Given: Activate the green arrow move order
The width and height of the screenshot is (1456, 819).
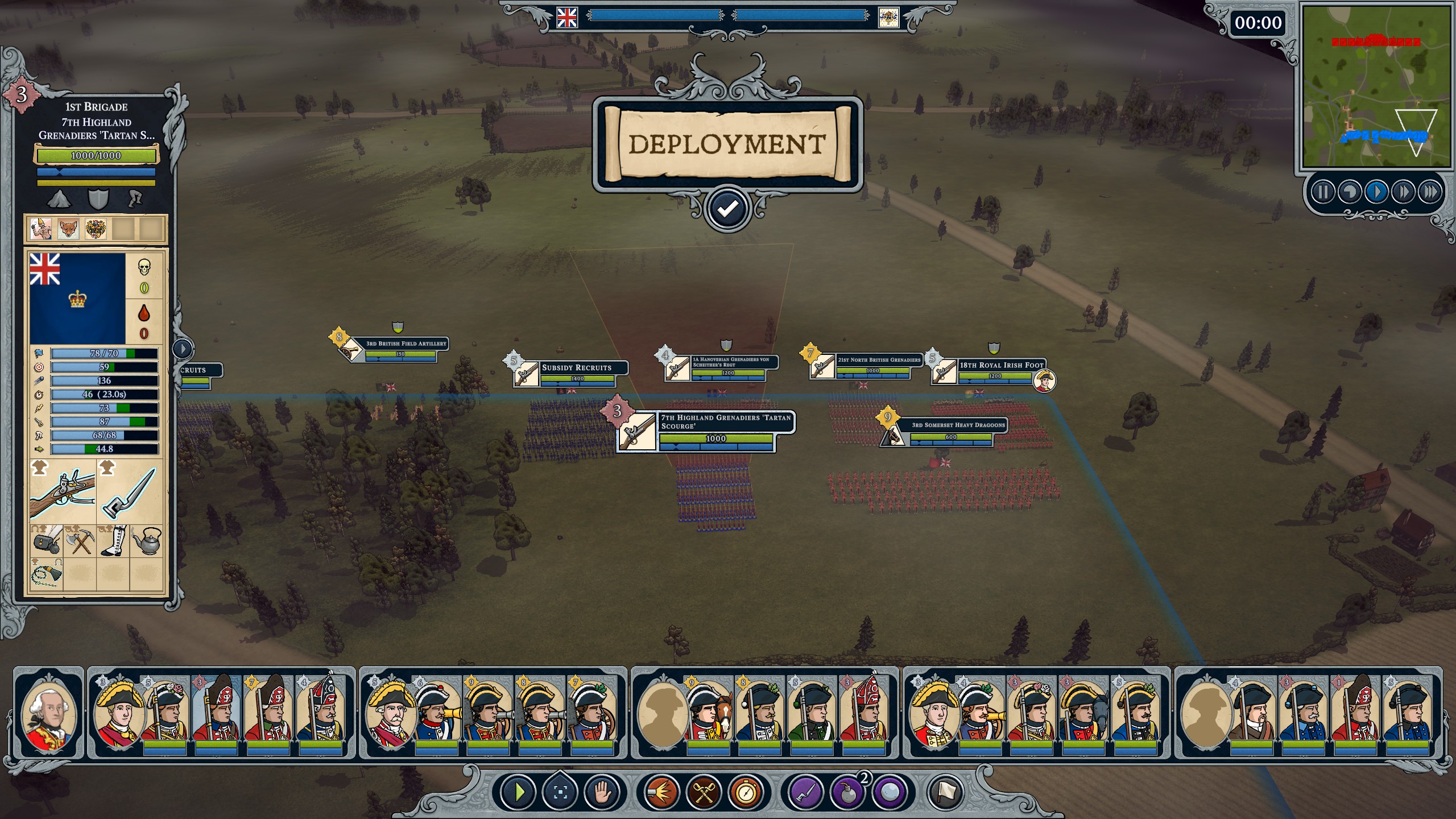Looking at the screenshot, I should pyautogui.click(x=518, y=792).
